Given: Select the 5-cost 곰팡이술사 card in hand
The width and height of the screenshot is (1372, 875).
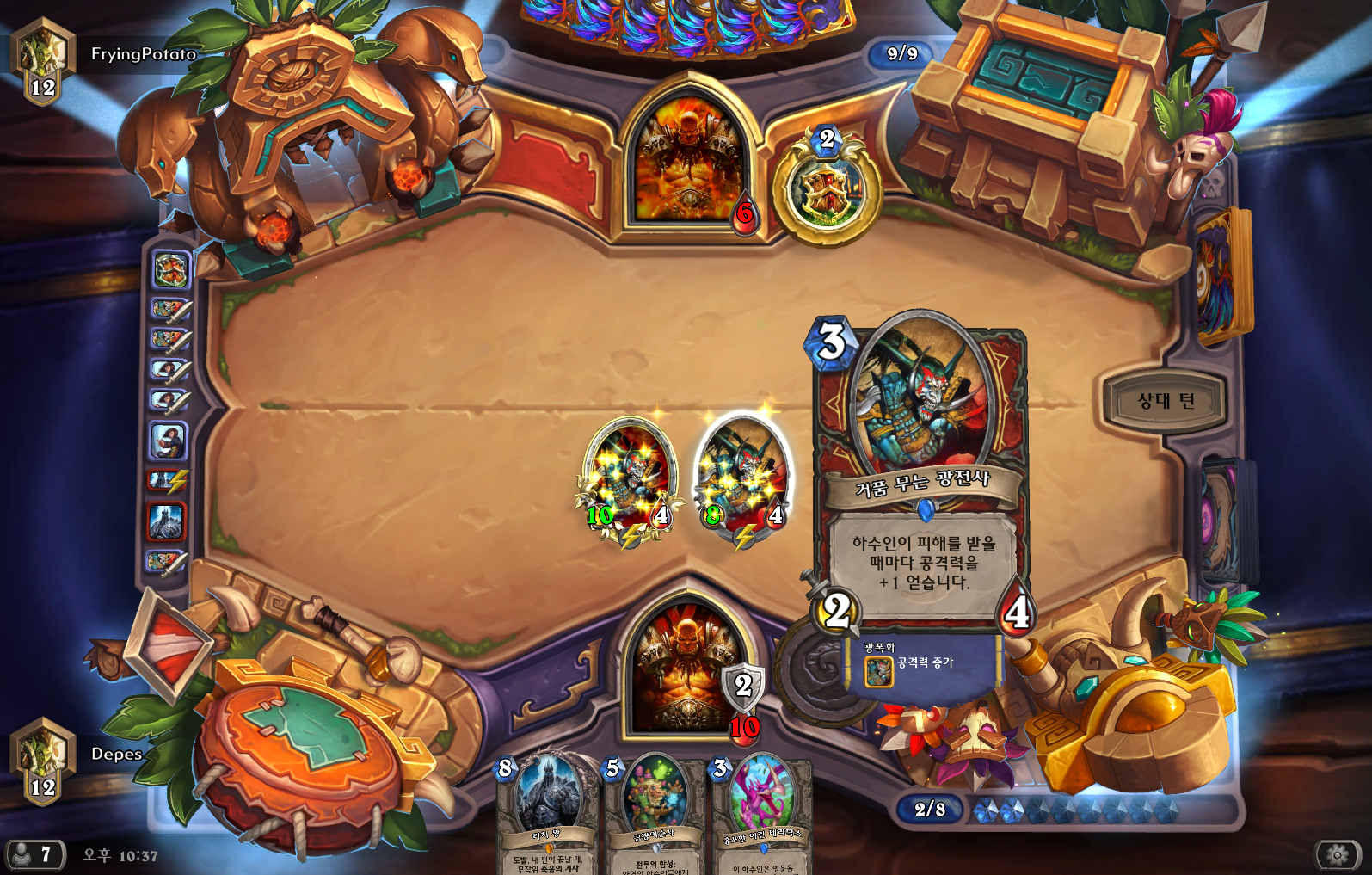Looking at the screenshot, I should point(654,813).
